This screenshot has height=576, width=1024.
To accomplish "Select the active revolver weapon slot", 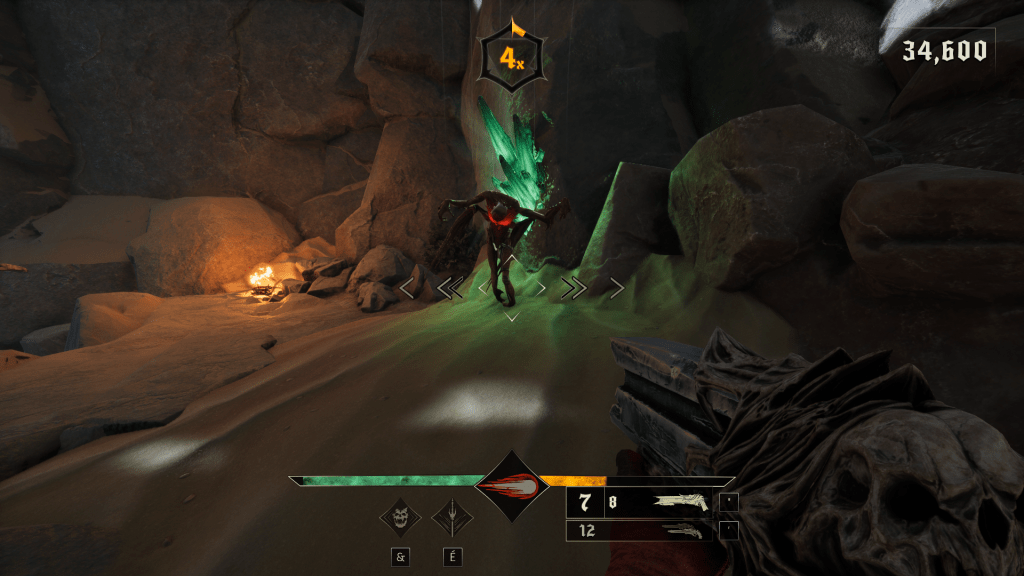I will pos(640,502).
